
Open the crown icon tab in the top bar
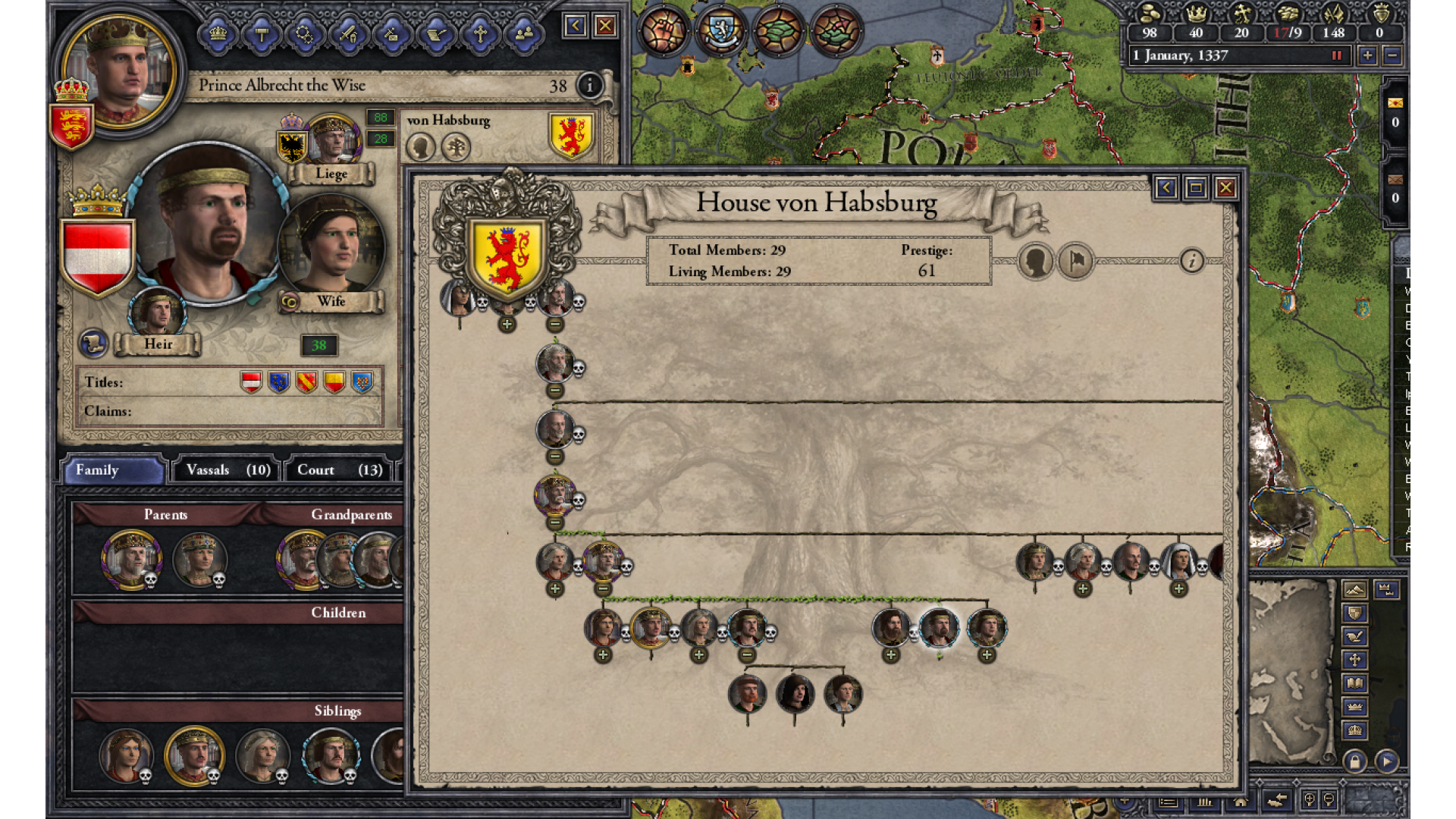(218, 33)
